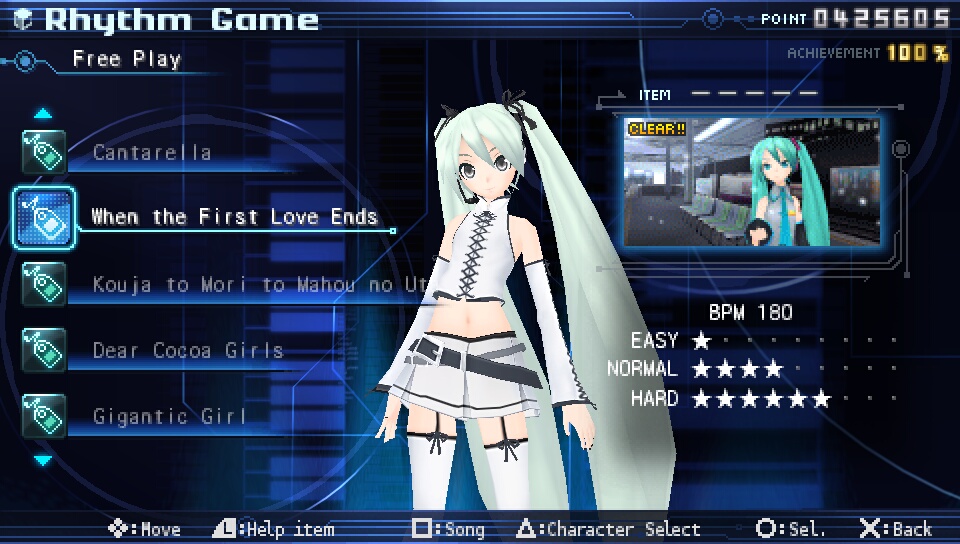Screen dimensions: 960x544
Task: Select the song Cantarella
Action: click(x=152, y=153)
